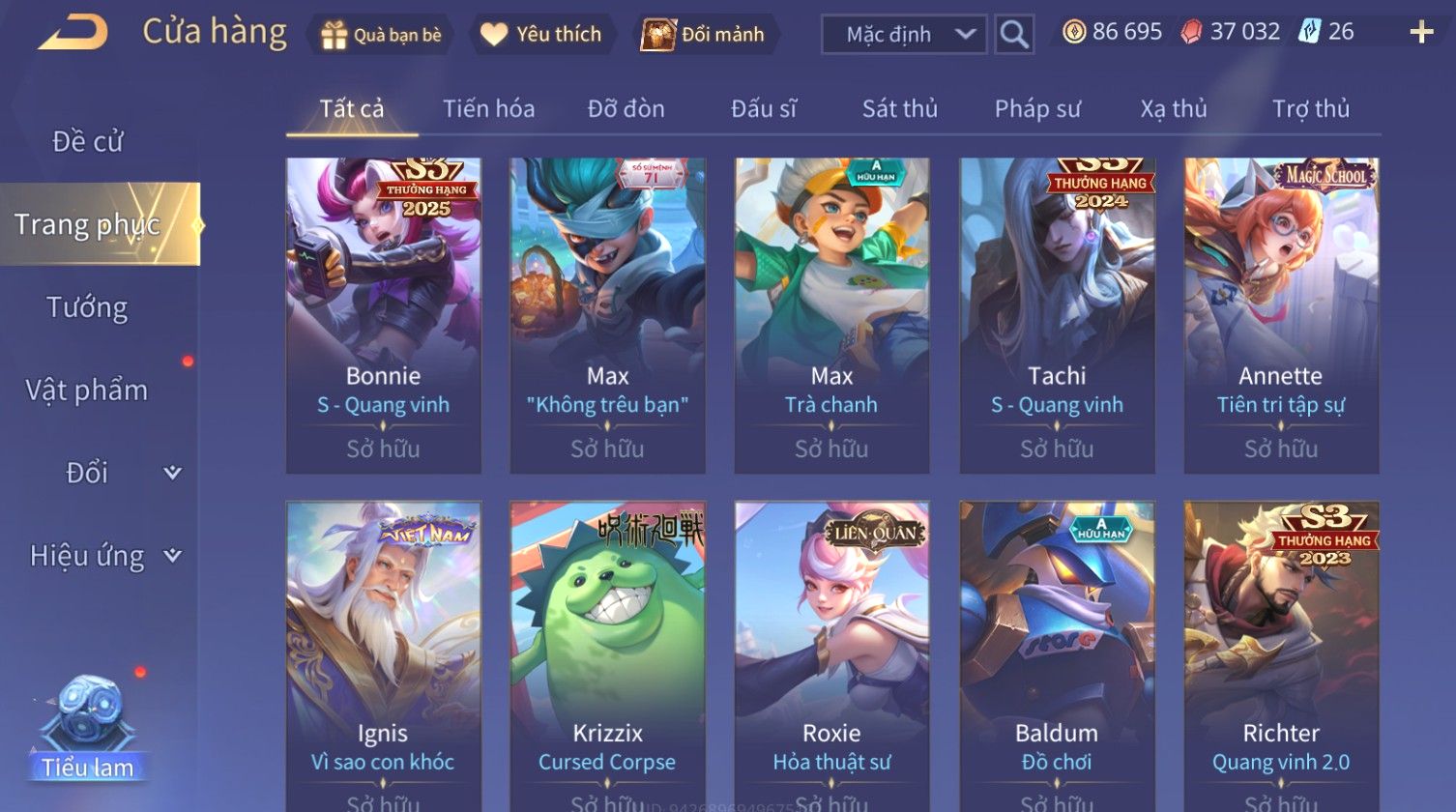Go to Vật phẩm items section

[87, 391]
